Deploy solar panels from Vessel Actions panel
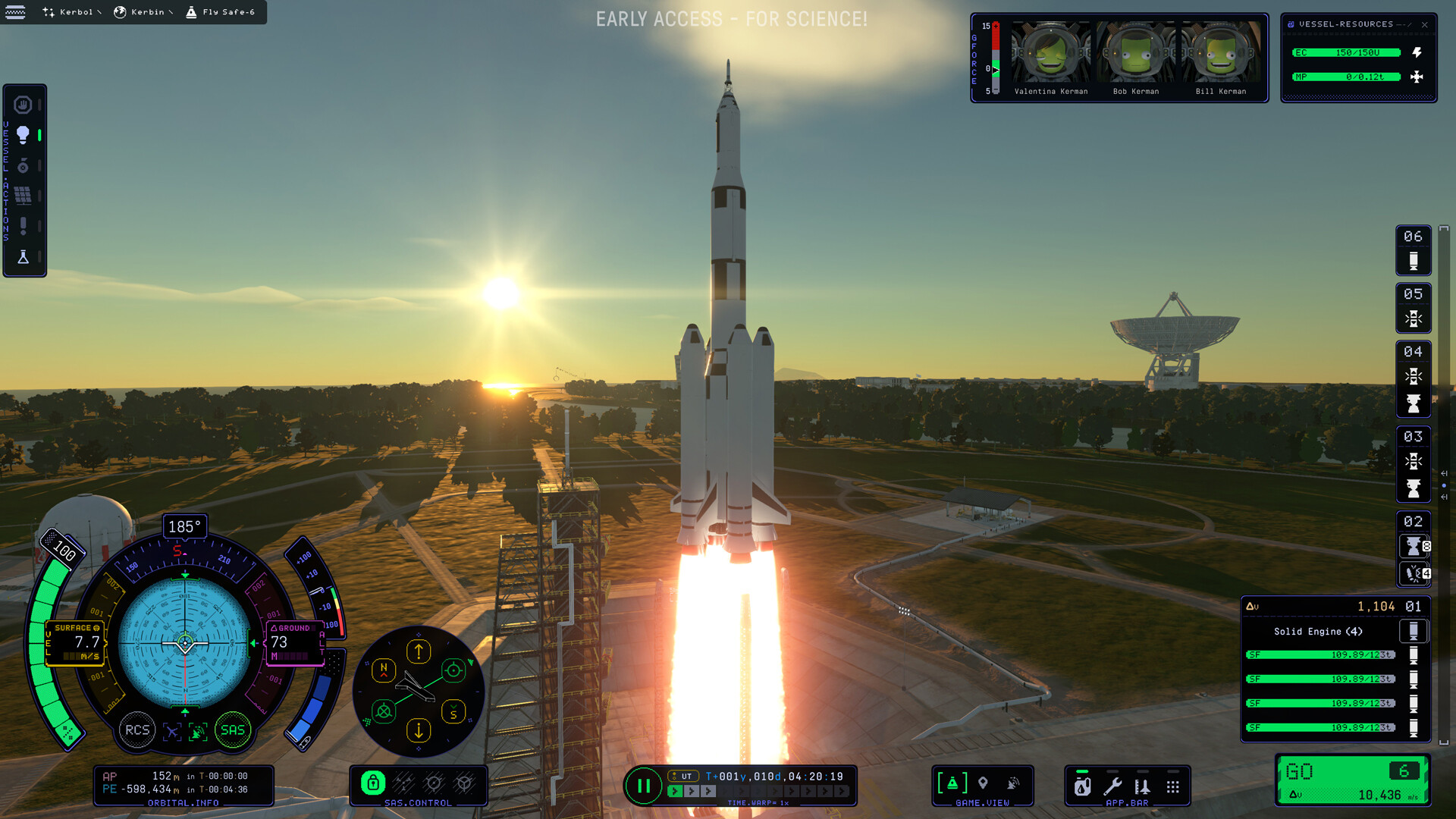 (x=24, y=193)
